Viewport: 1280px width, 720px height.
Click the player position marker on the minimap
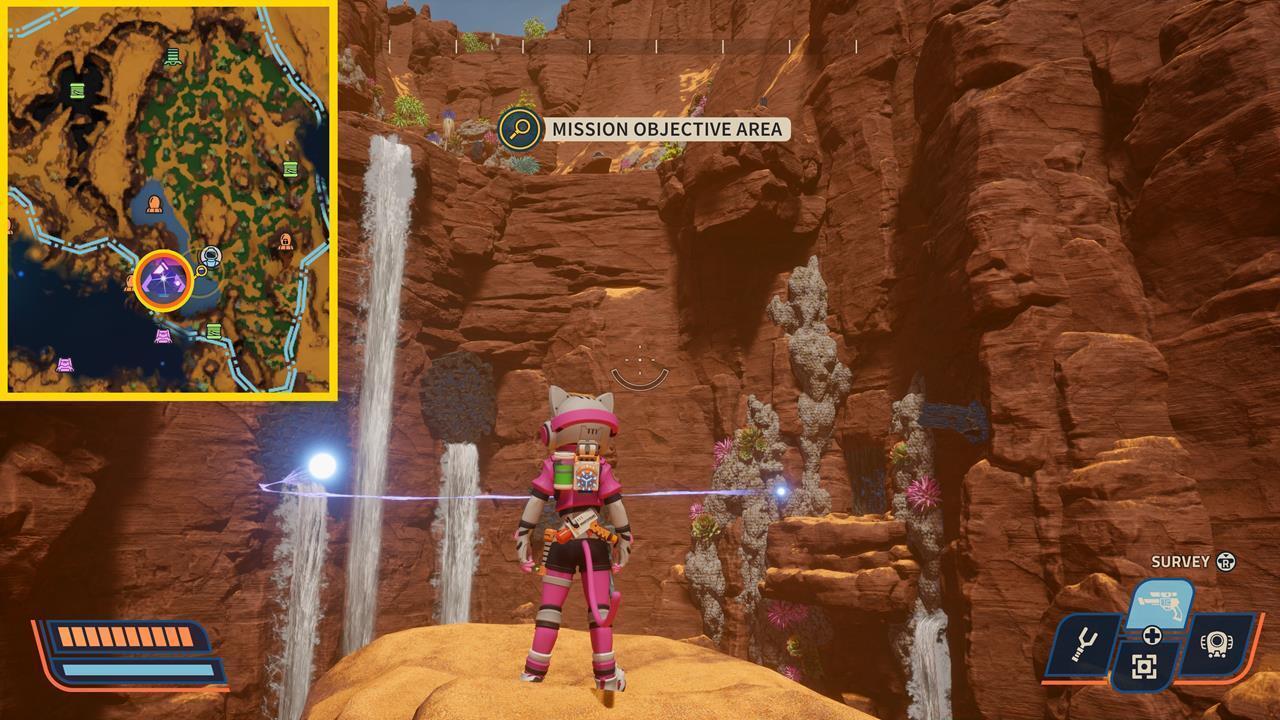click(210, 257)
